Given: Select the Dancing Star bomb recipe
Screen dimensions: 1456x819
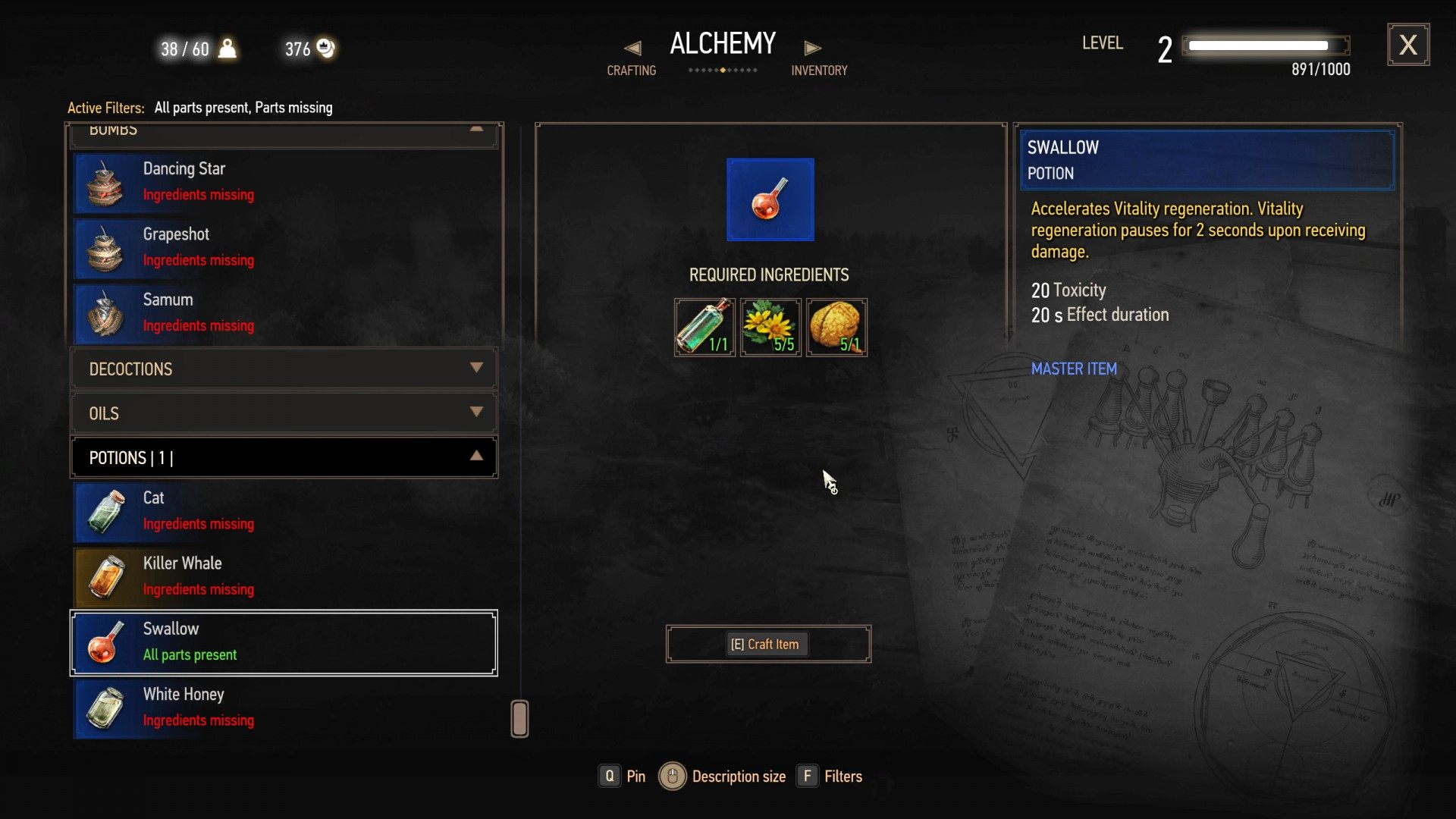Looking at the screenshot, I should pyautogui.click(x=284, y=182).
